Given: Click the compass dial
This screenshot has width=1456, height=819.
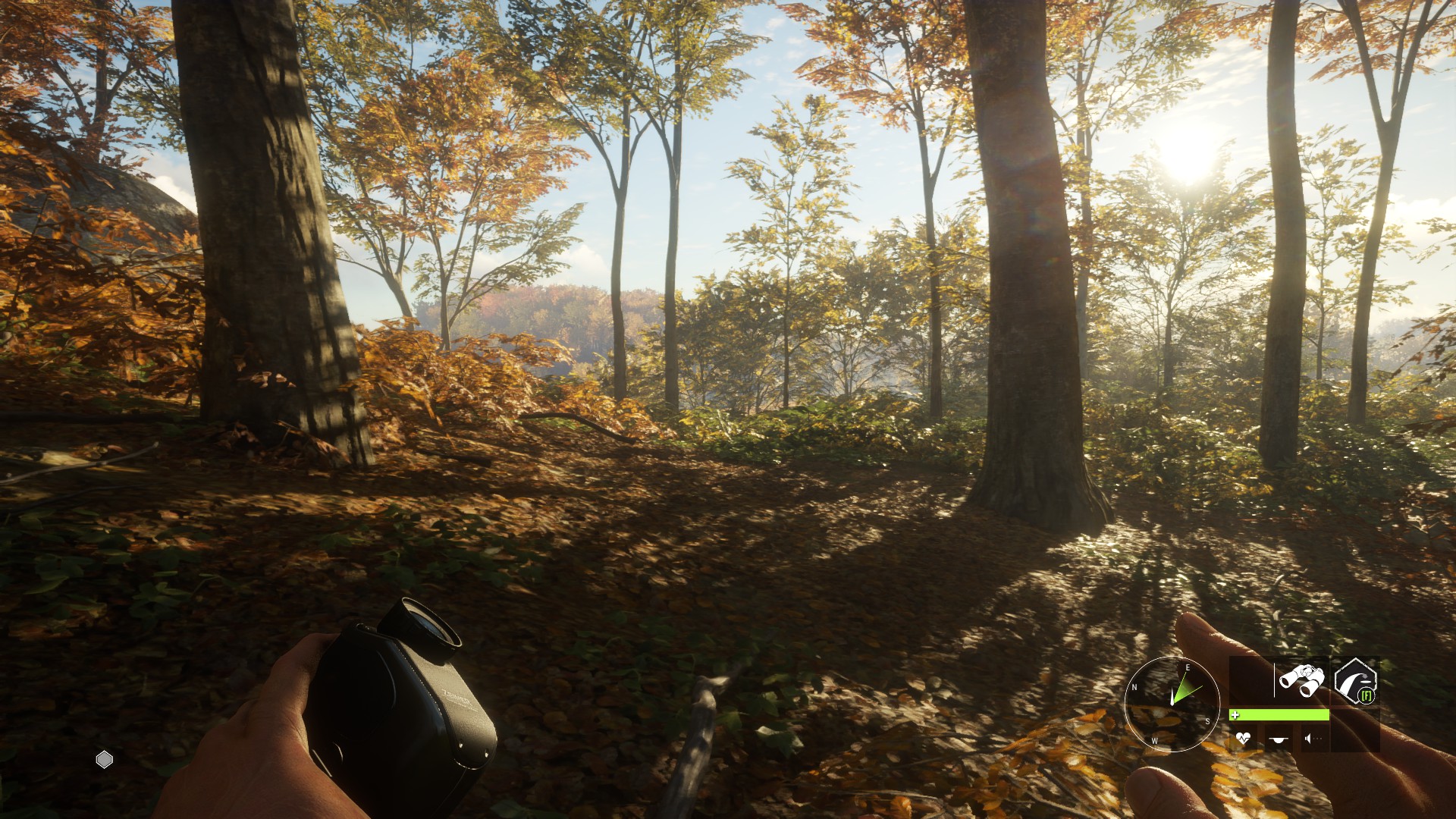Looking at the screenshot, I should [1172, 703].
